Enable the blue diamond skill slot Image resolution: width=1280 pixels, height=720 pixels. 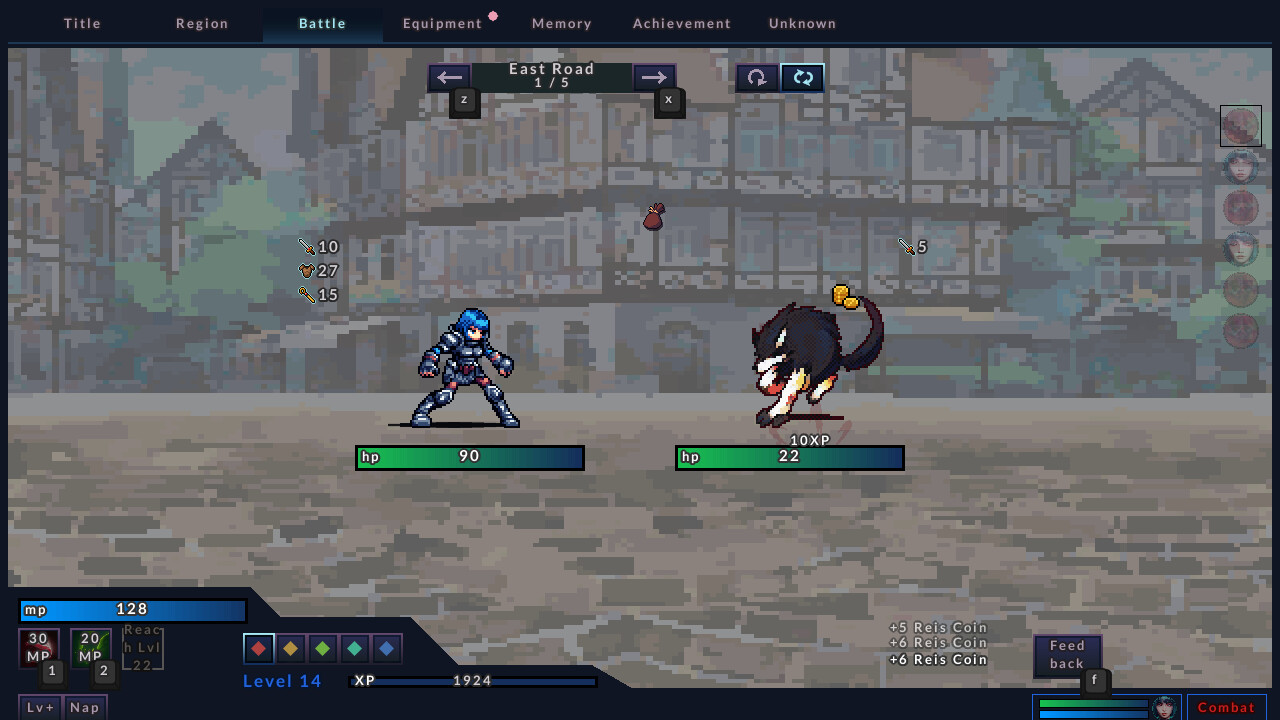tap(386, 648)
